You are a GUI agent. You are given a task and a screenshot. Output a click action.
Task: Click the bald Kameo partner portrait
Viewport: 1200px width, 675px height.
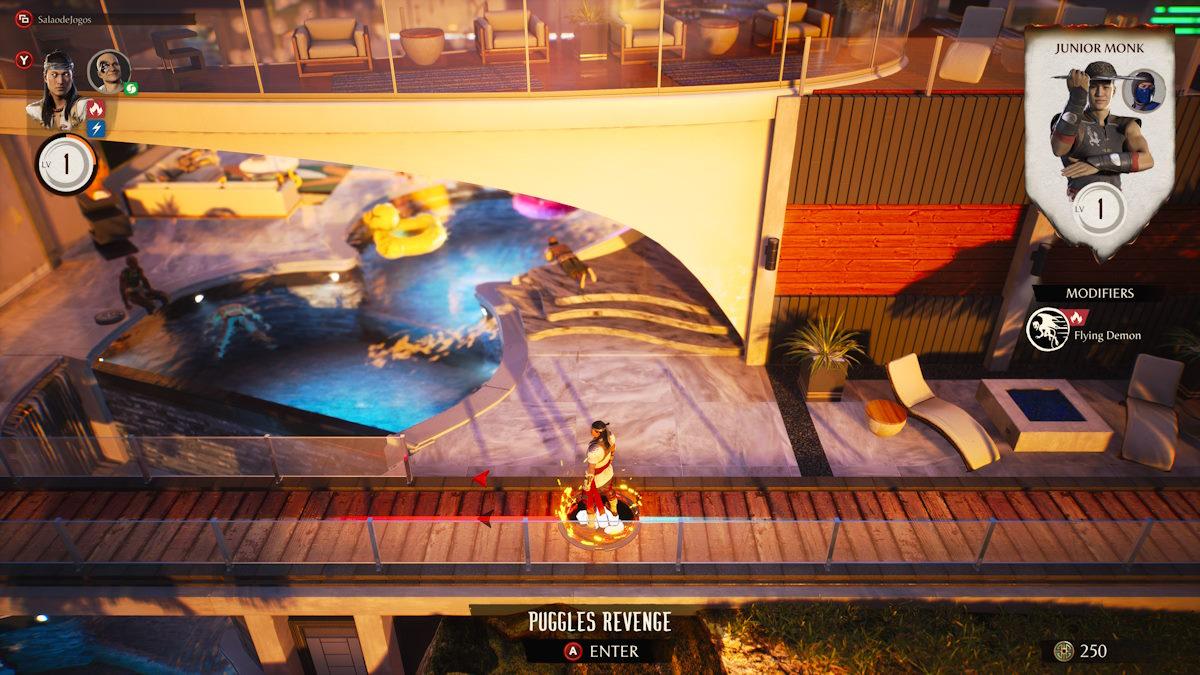[x=108, y=71]
